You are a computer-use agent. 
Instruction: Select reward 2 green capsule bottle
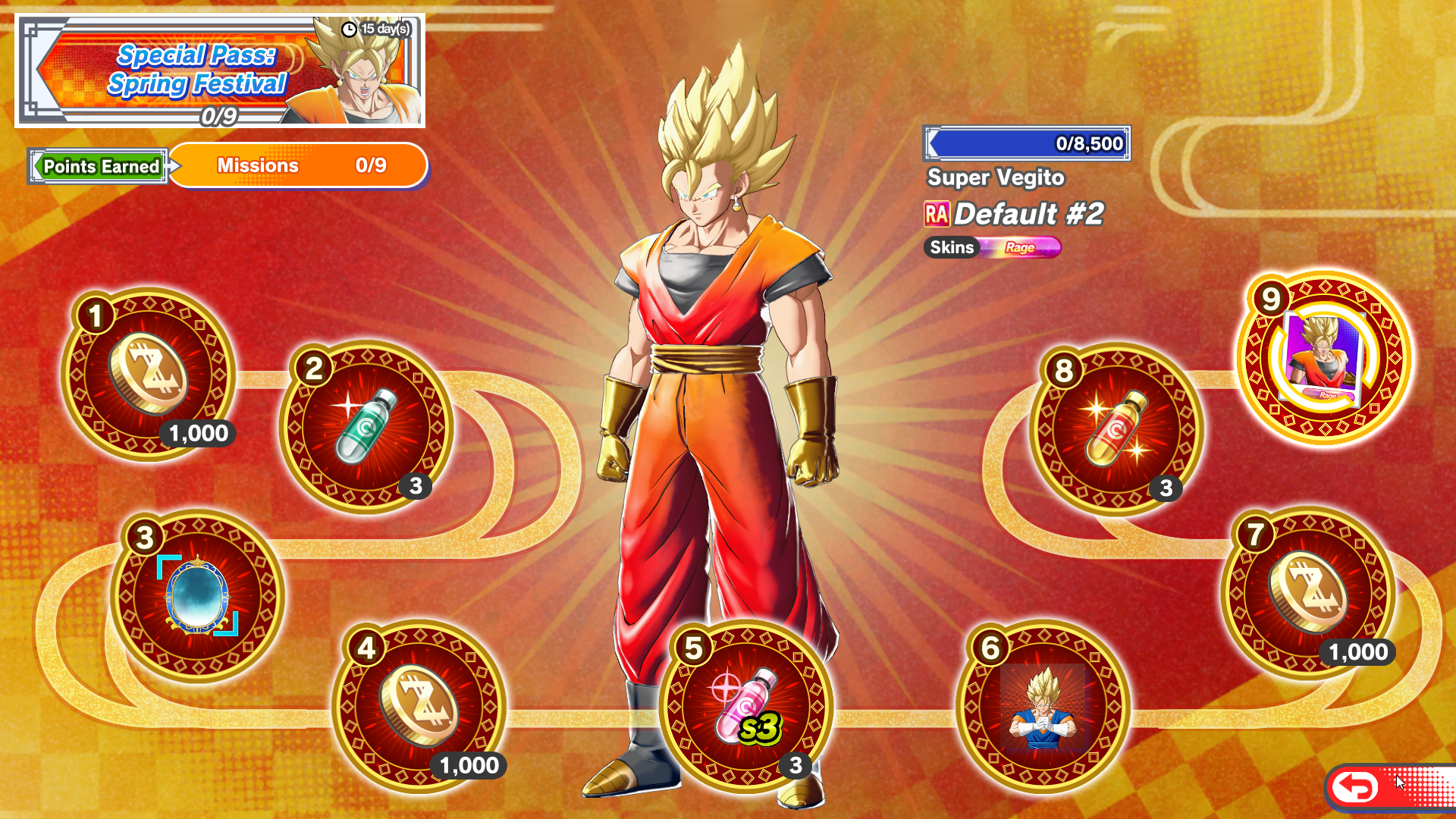point(366,427)
